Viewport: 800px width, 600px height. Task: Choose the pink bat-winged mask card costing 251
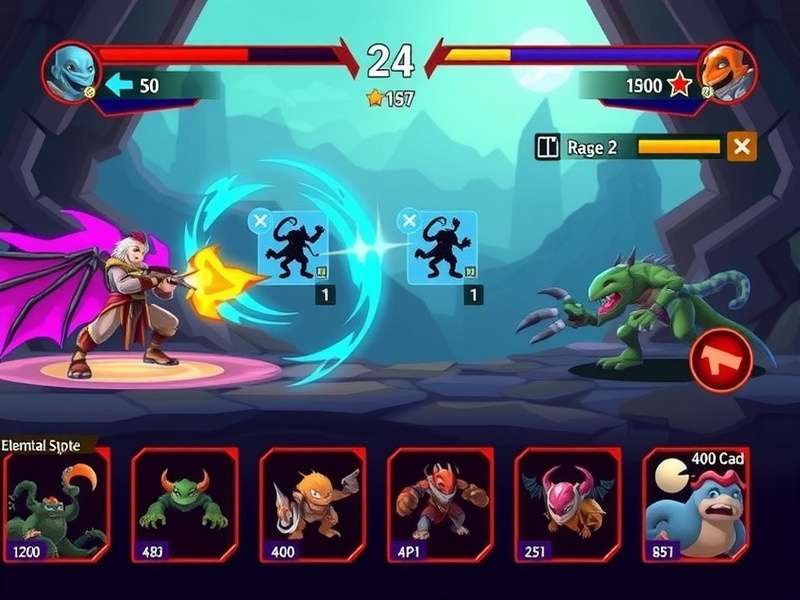pos(567,503)
